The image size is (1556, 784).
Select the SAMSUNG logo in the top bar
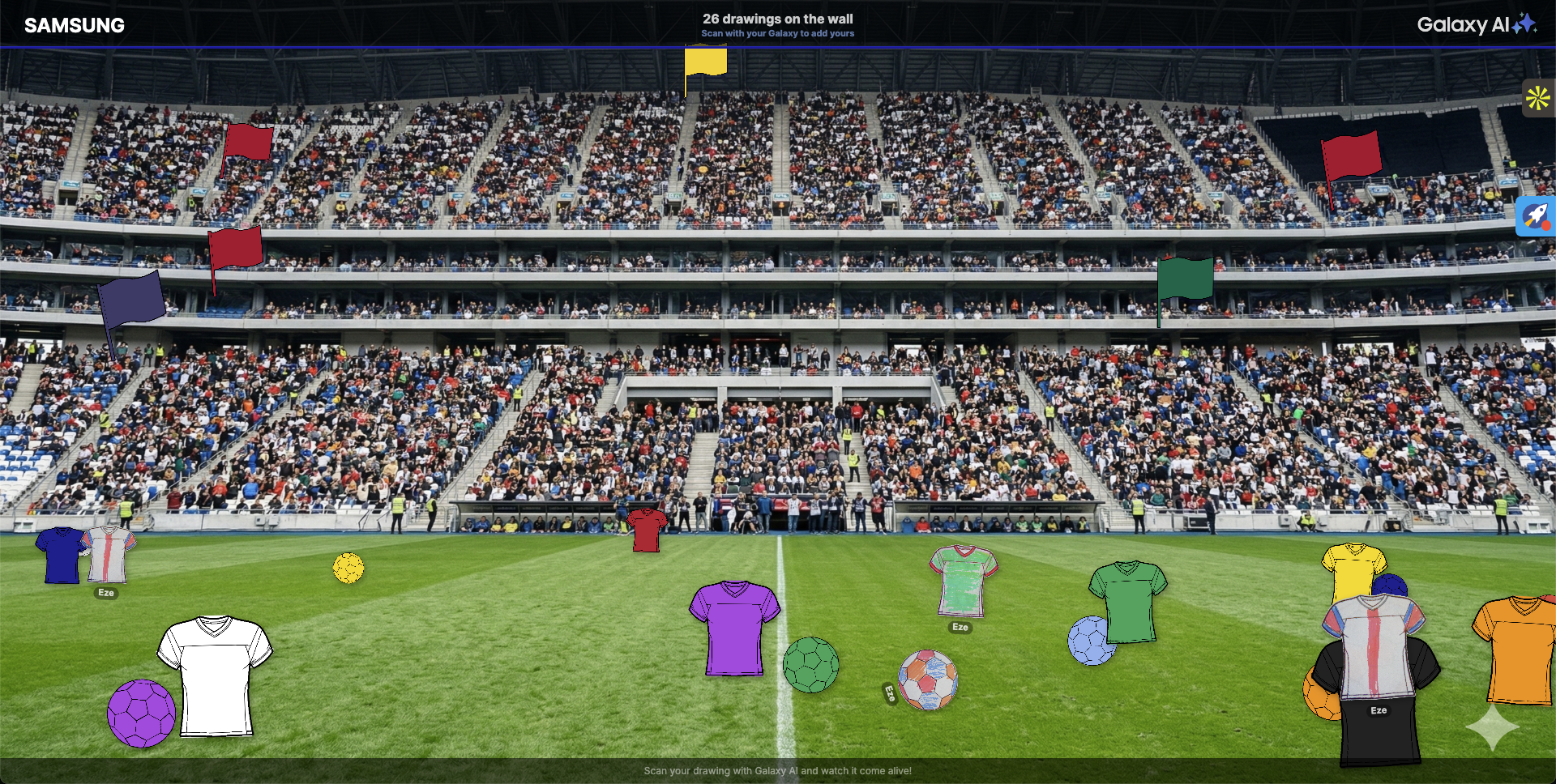pos(74,25)
